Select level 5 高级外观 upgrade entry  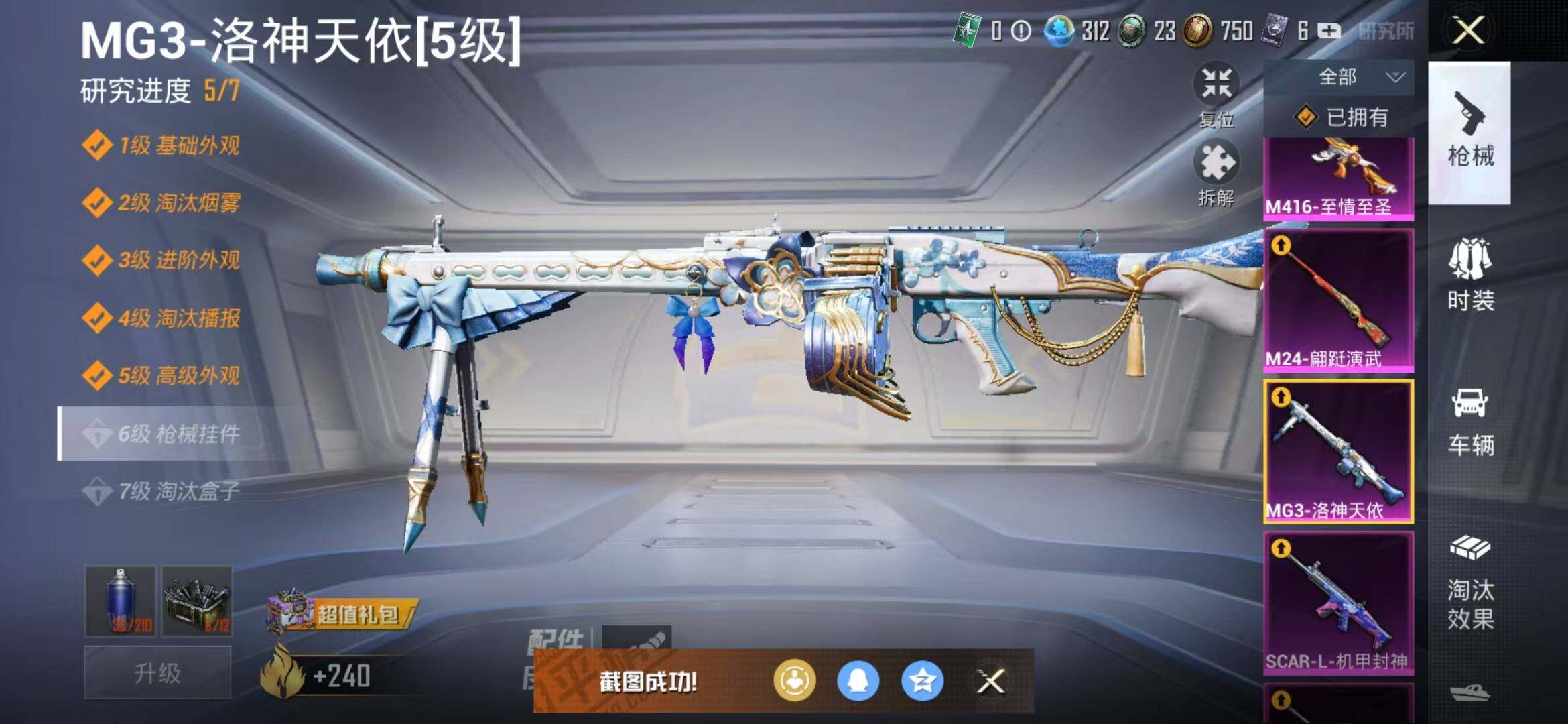[178, 375]
